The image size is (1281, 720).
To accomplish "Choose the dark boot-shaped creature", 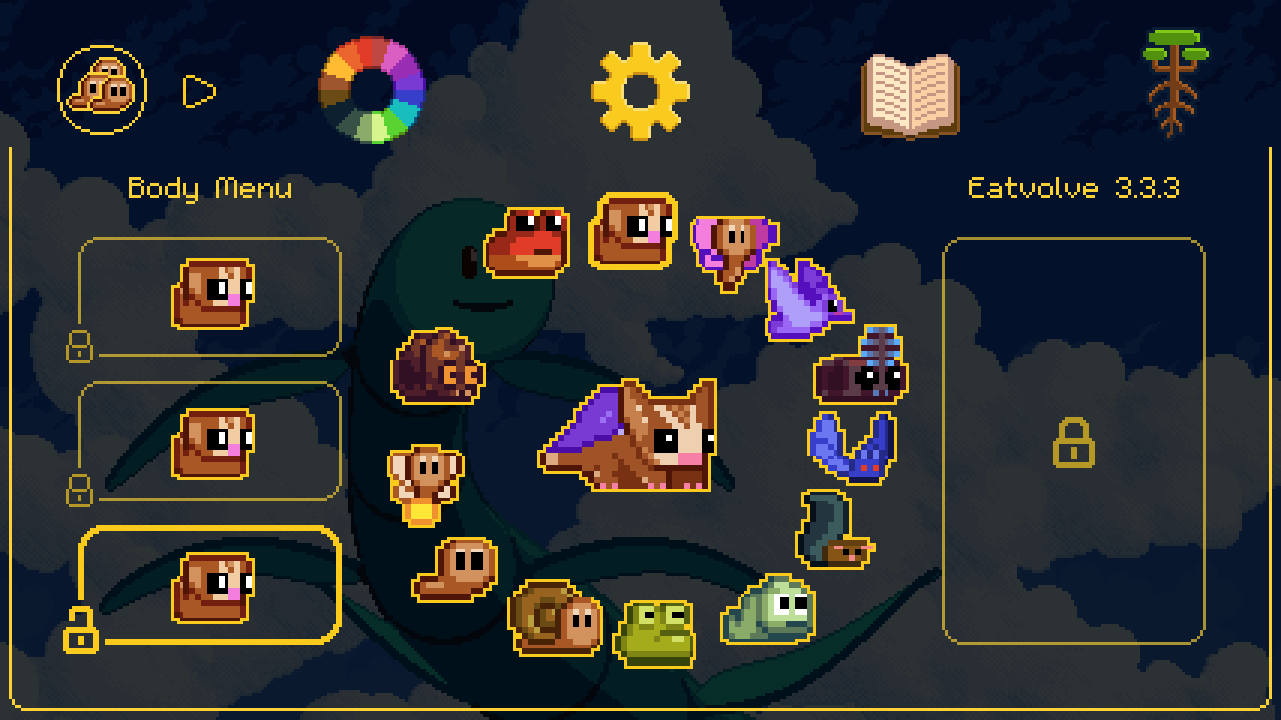I will coord(833,530).
